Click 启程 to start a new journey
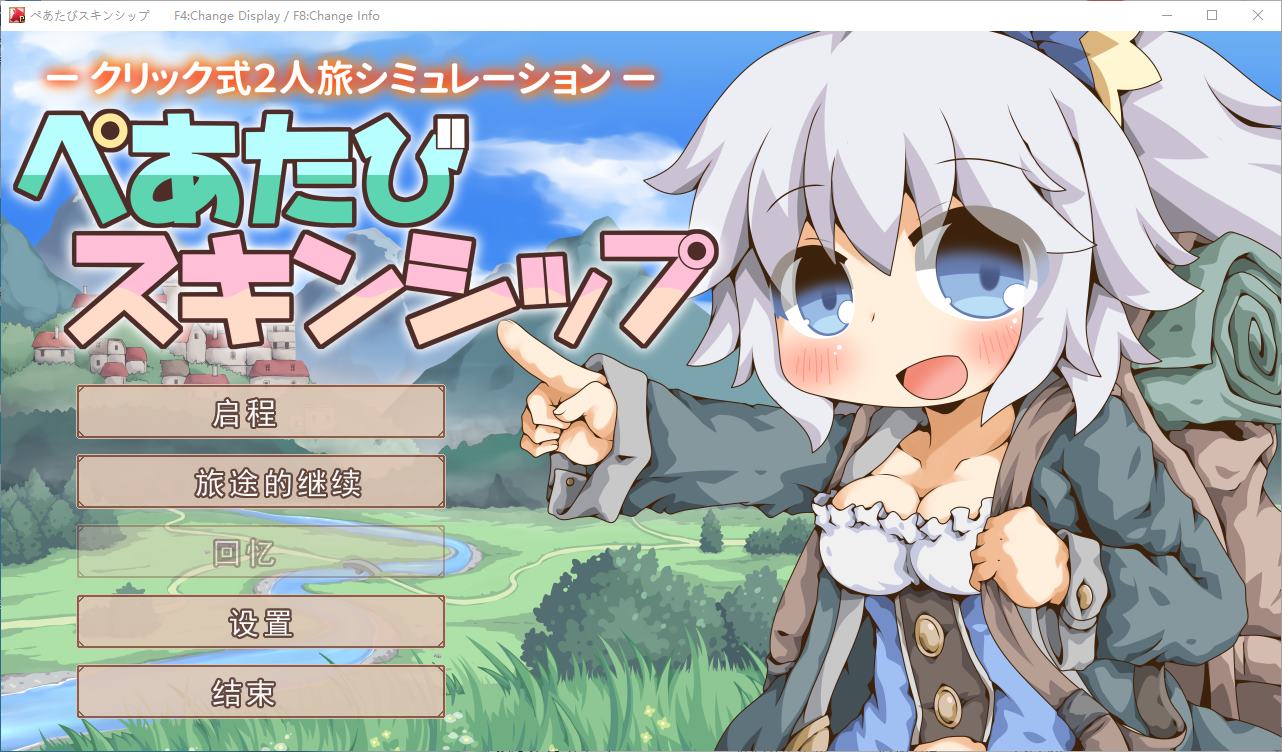 259,411
